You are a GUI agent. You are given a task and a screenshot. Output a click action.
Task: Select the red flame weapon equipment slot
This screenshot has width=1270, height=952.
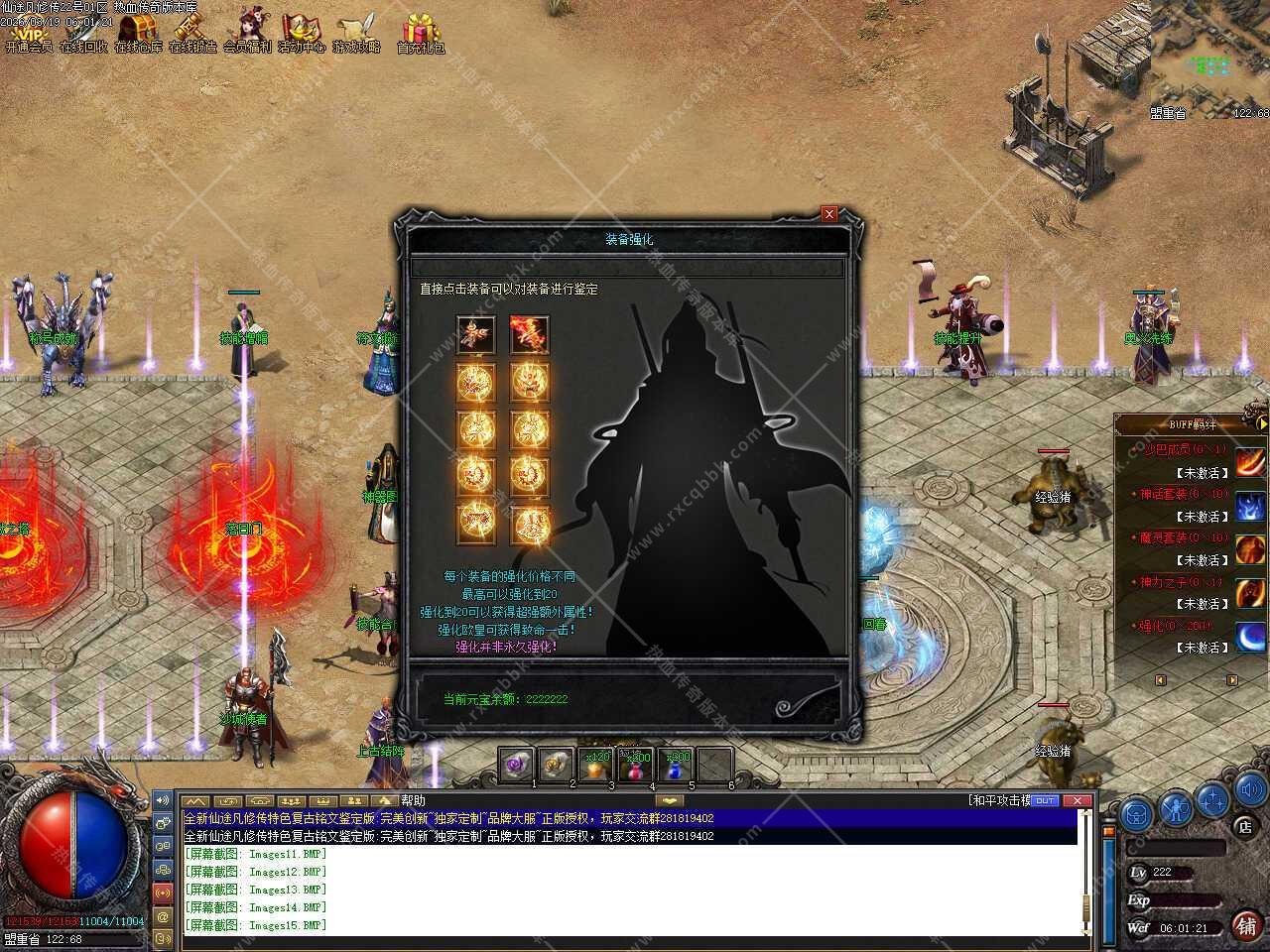(x=530, y=335)
